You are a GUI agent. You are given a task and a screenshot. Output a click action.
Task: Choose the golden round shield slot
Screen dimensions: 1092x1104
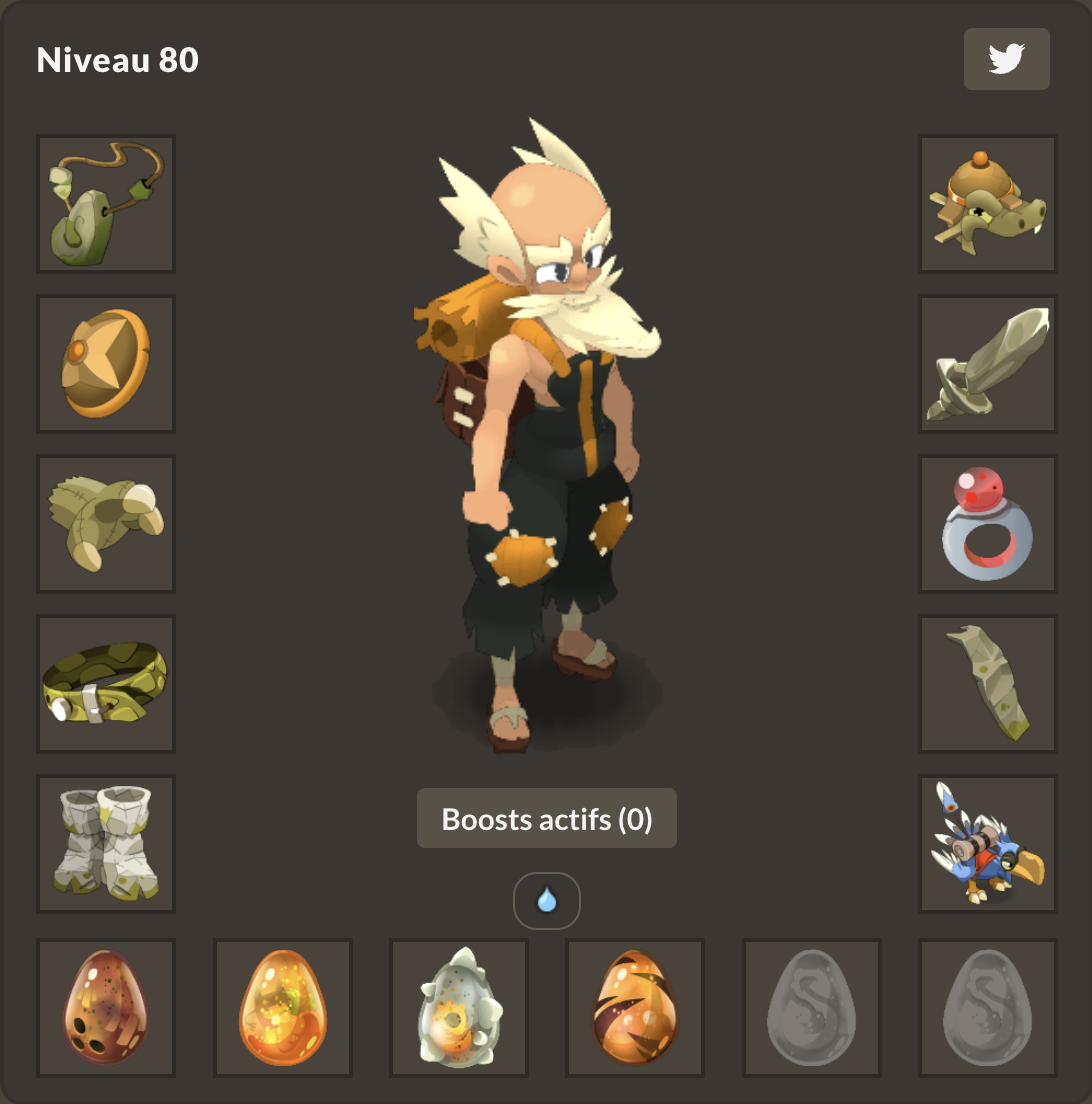[x=106, y=364]
